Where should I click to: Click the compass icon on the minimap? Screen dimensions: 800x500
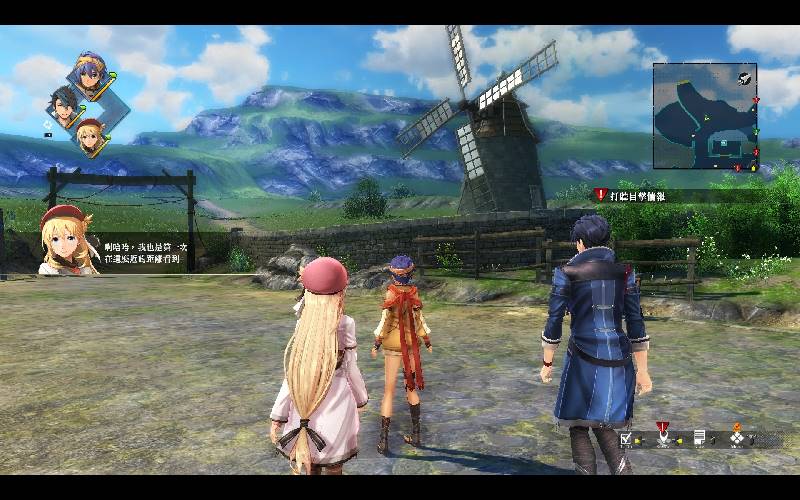pyautogui.click(x=745, y=77)
